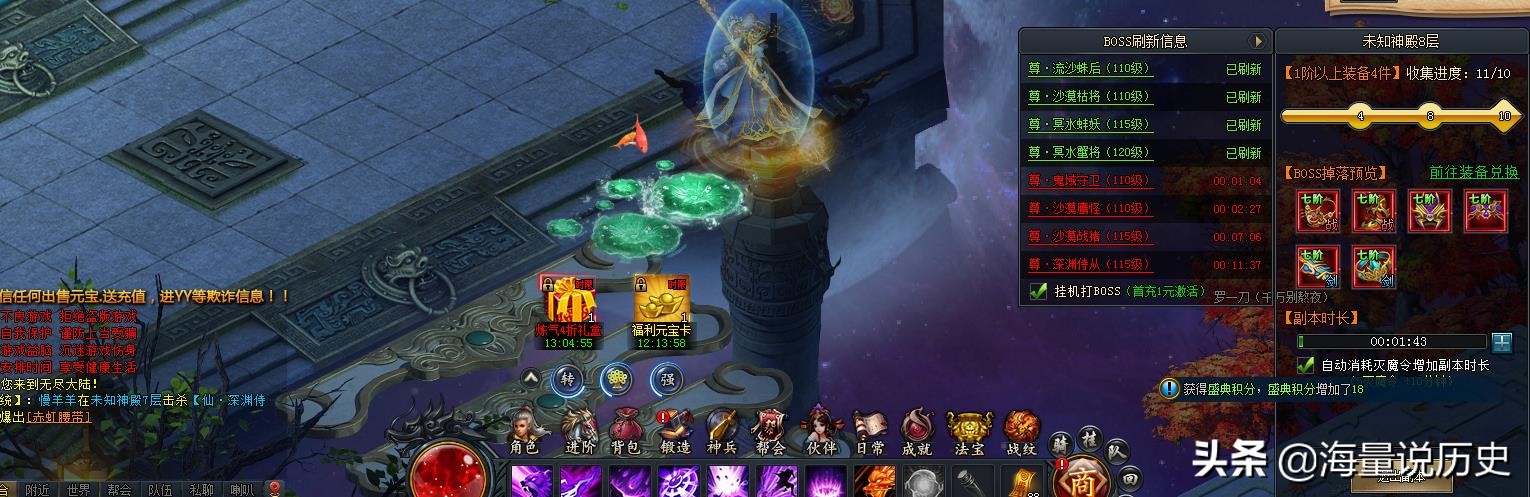1530x497 pixels.
Task: Switch chat to the 世界 world tab
Action: (79, 489)
